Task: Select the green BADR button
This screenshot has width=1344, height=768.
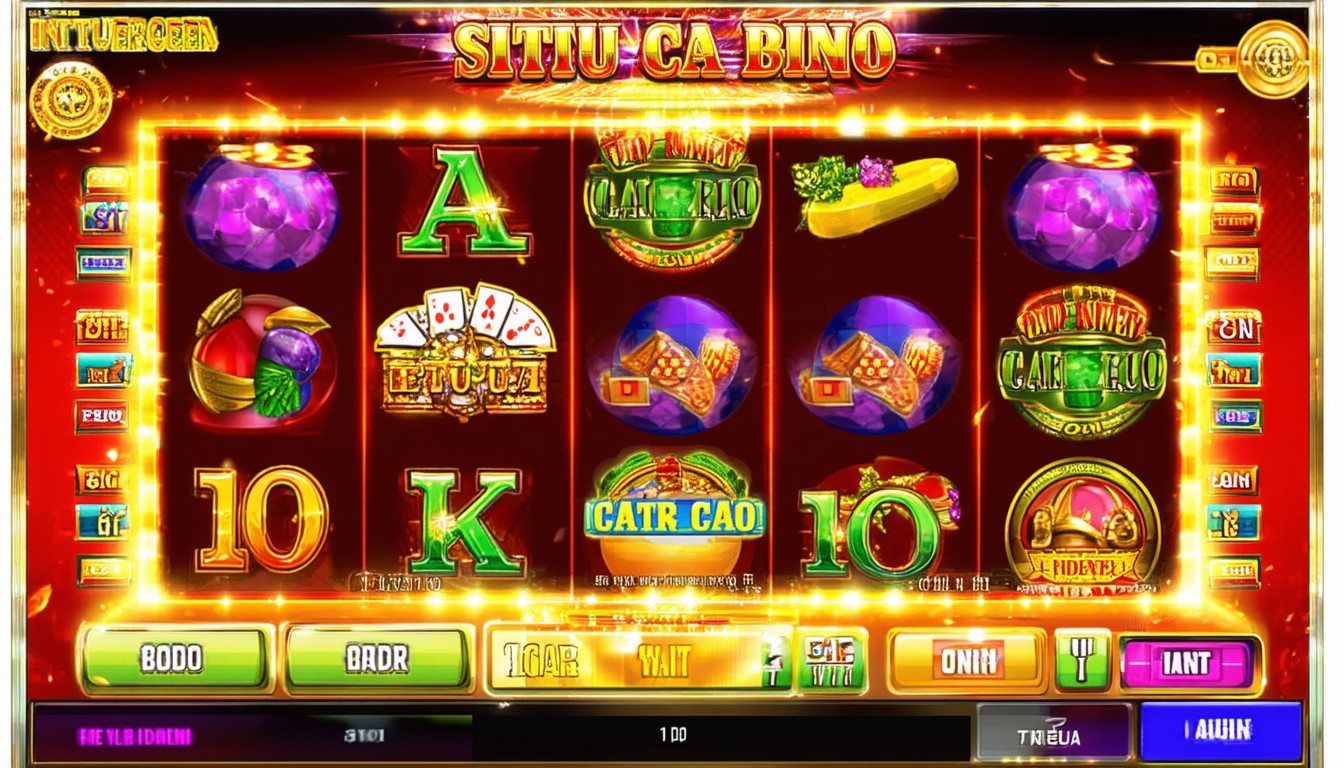Action: (x=378, y=659)
